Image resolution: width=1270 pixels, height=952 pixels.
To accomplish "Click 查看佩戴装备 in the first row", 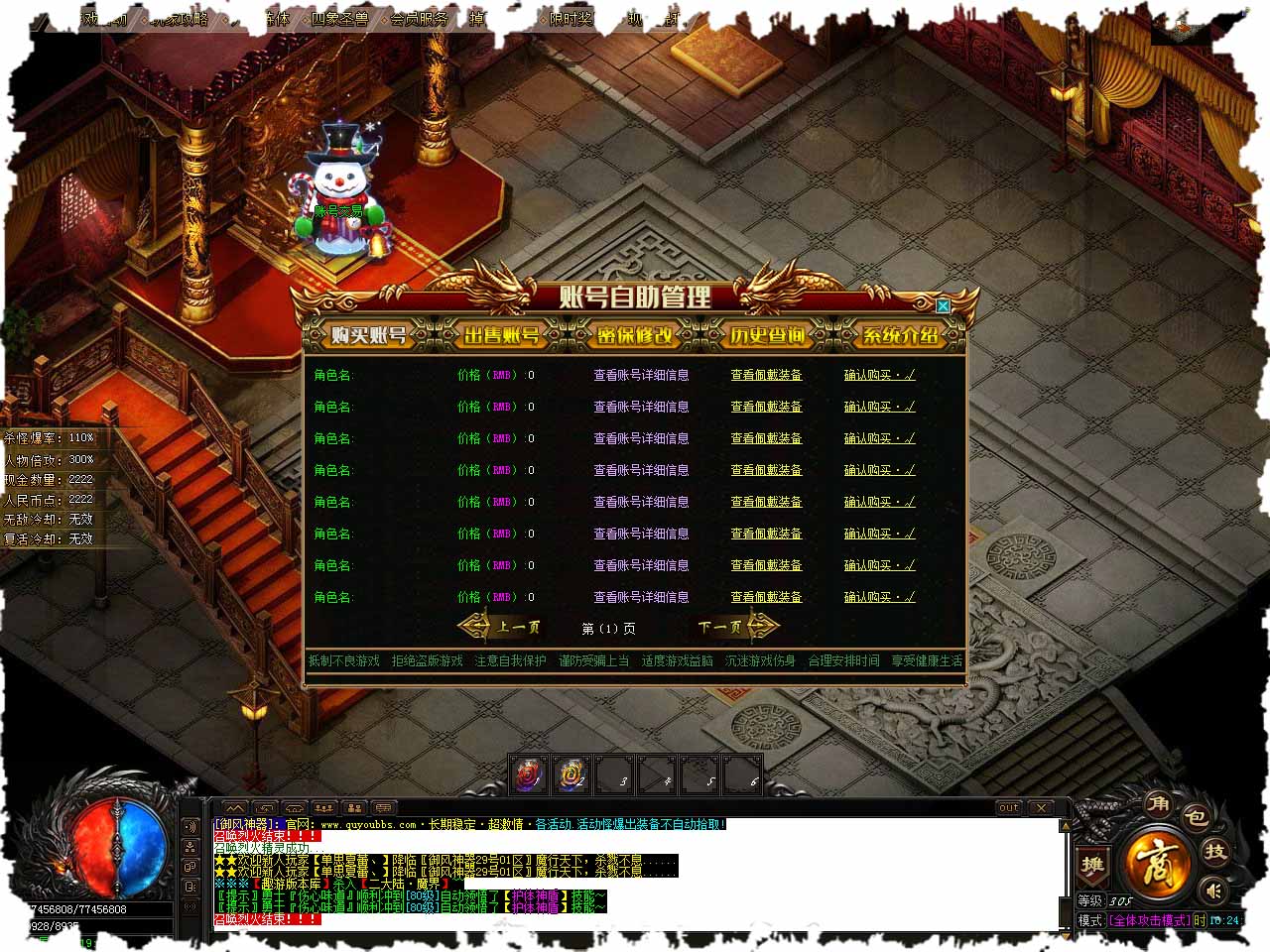I will coord(766,375).
